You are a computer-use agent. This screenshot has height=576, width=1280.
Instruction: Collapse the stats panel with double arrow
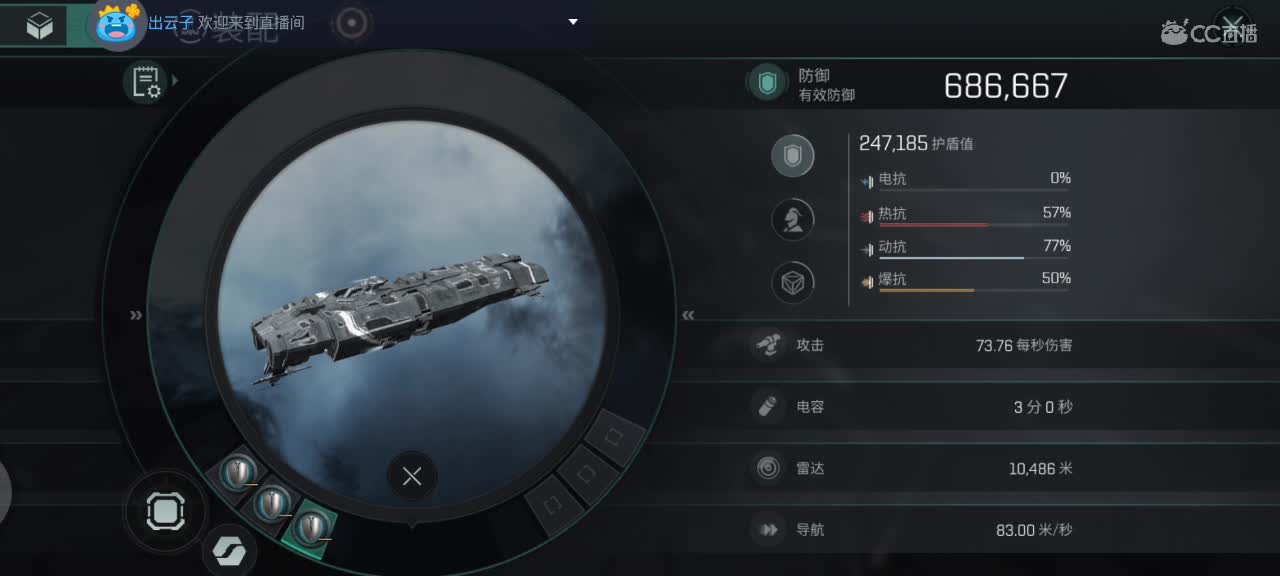(x=688, y=315)
